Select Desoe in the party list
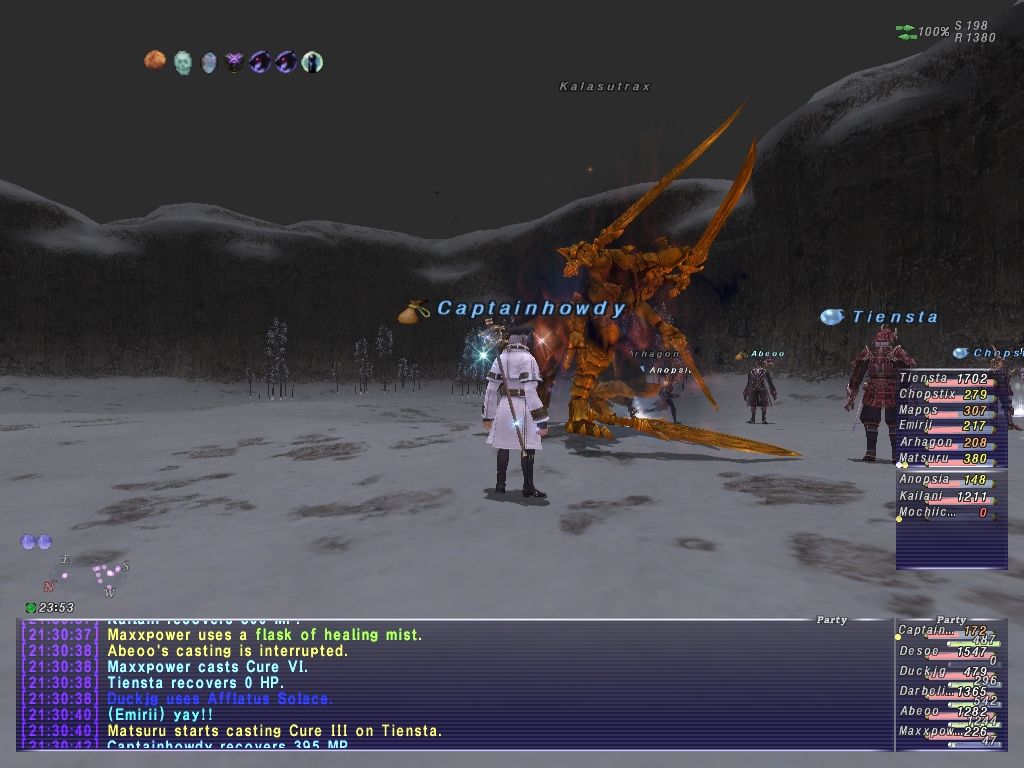Viewport: 1024px width, 768px height. coord(948,652)
